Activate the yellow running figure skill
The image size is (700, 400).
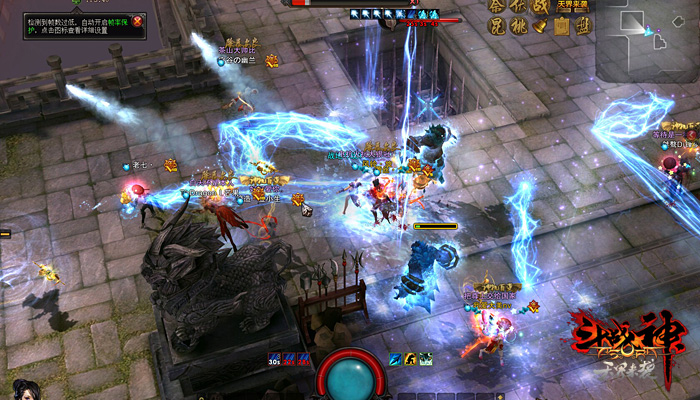click(x=410, y=359)
